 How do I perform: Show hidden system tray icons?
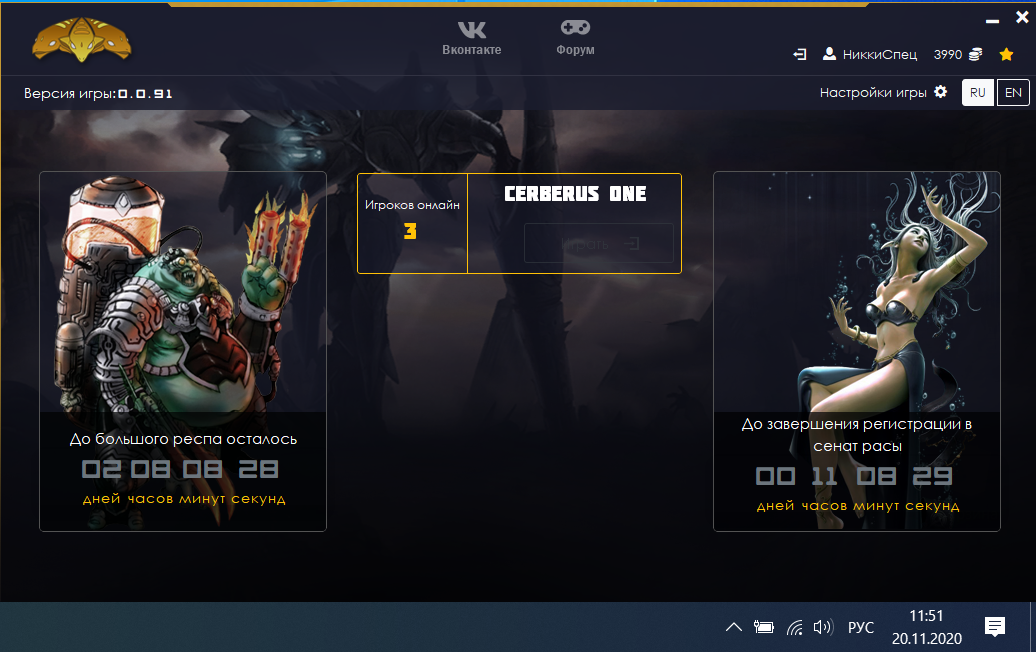pos(733,628)
